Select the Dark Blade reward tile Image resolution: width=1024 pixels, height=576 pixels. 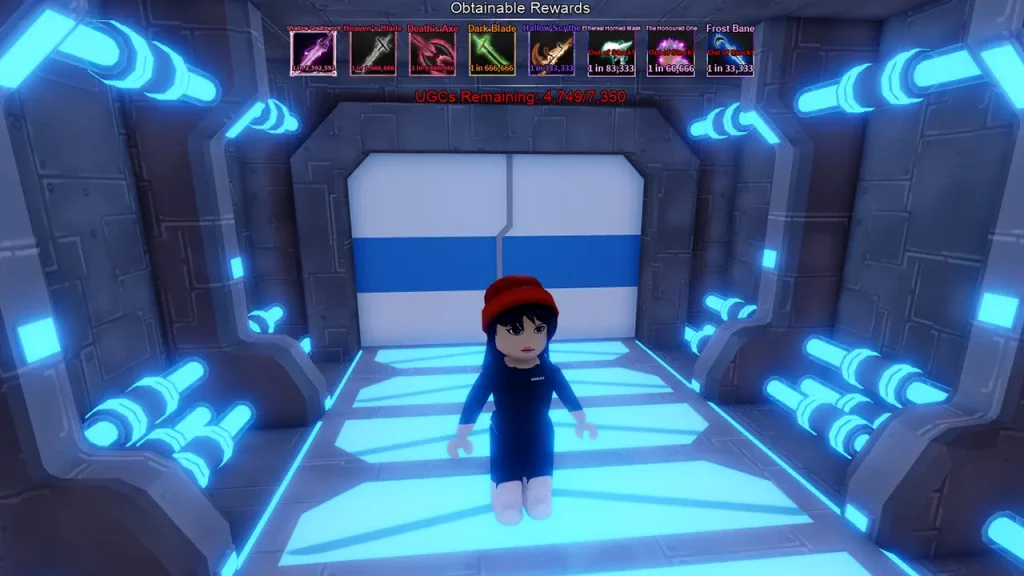click(491, 54)
